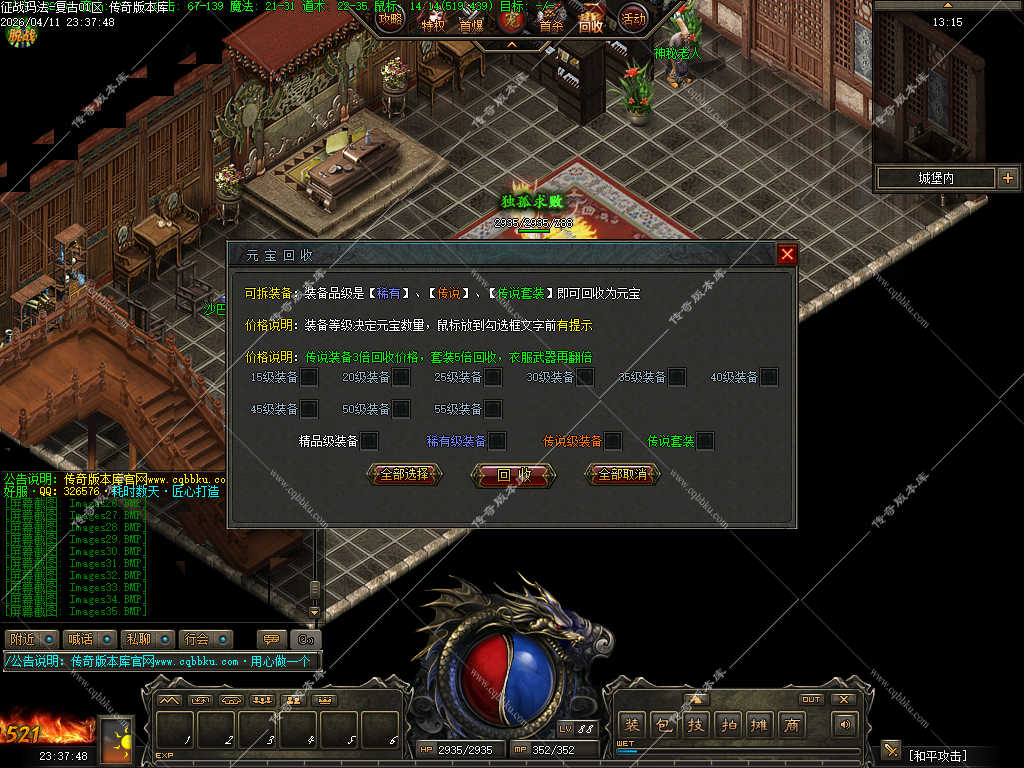Open the 技 skills button

695,724
